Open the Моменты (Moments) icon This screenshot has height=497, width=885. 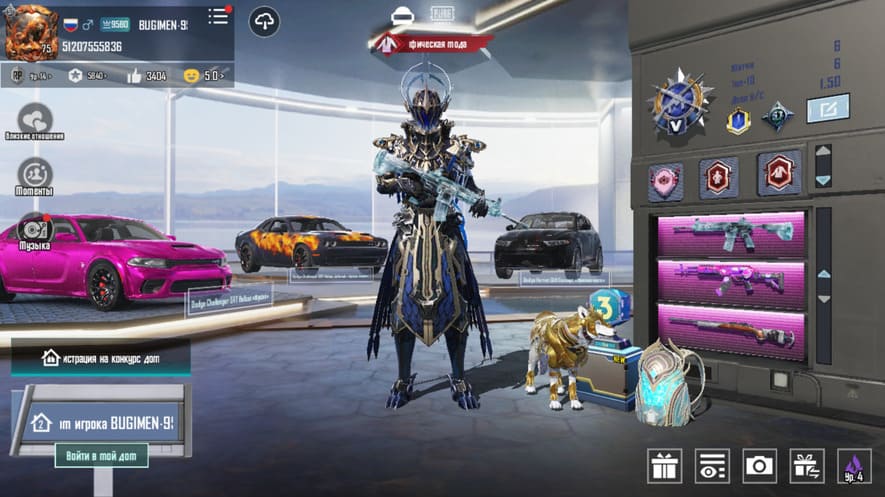pyautogui.click(x=35, y=175)
